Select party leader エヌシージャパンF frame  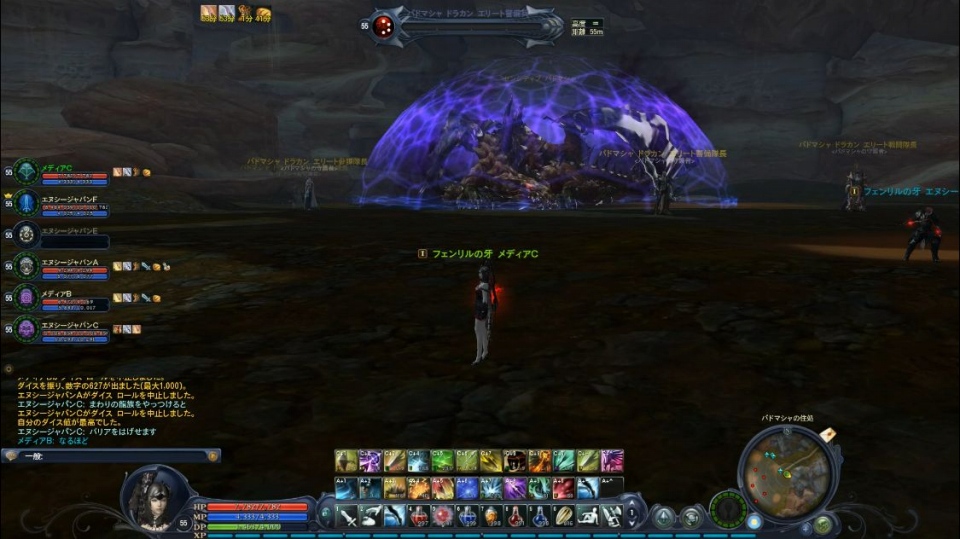[x=72, y=204]
